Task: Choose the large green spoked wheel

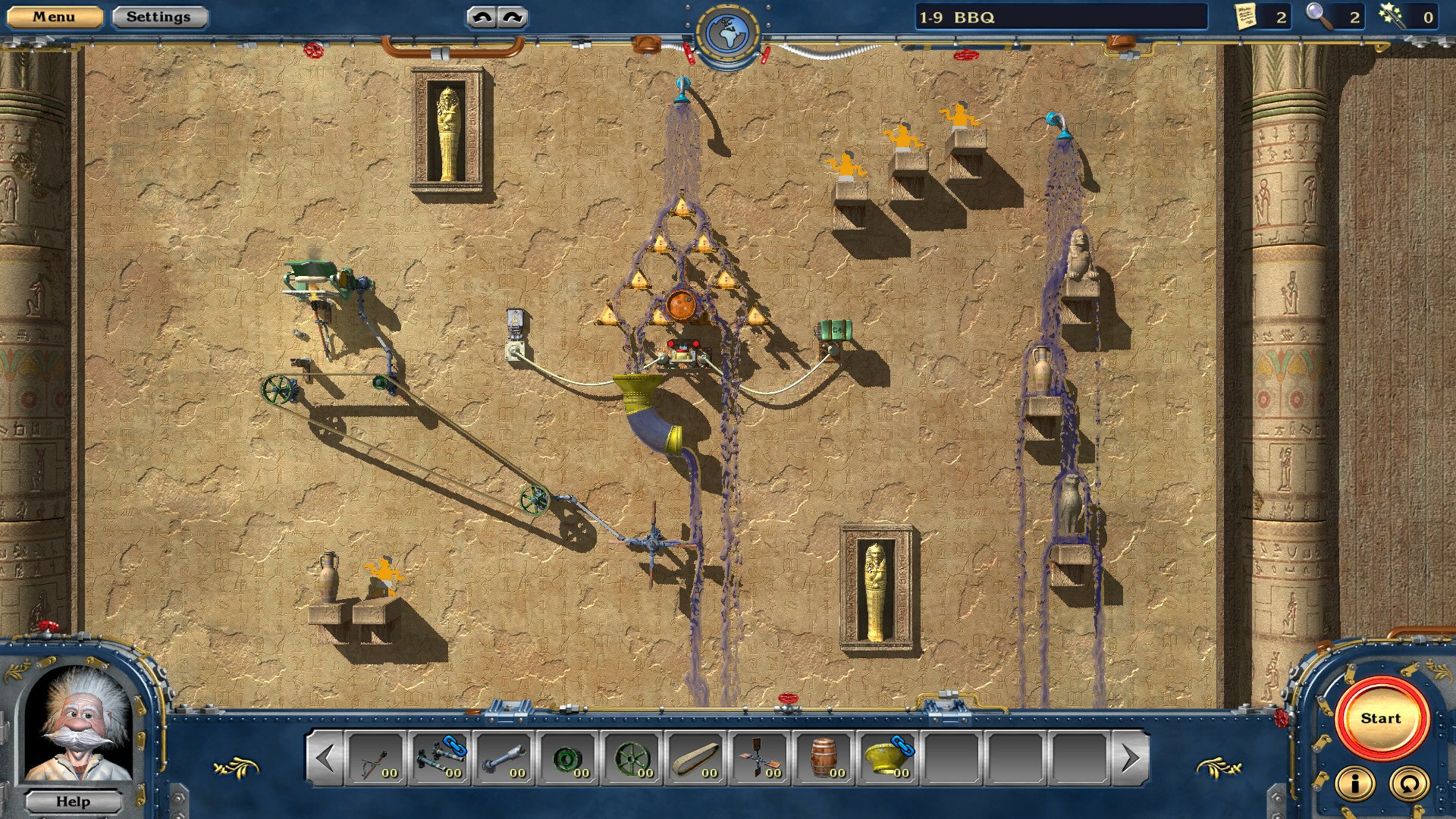Action: [632, 758]
